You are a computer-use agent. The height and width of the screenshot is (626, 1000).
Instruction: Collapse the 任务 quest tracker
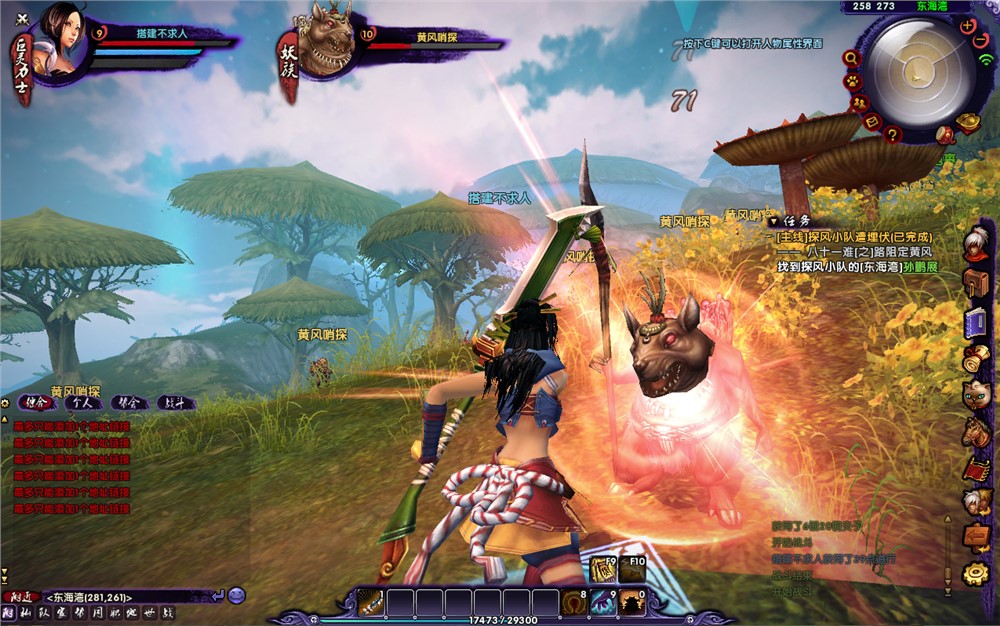pos(774,220)
